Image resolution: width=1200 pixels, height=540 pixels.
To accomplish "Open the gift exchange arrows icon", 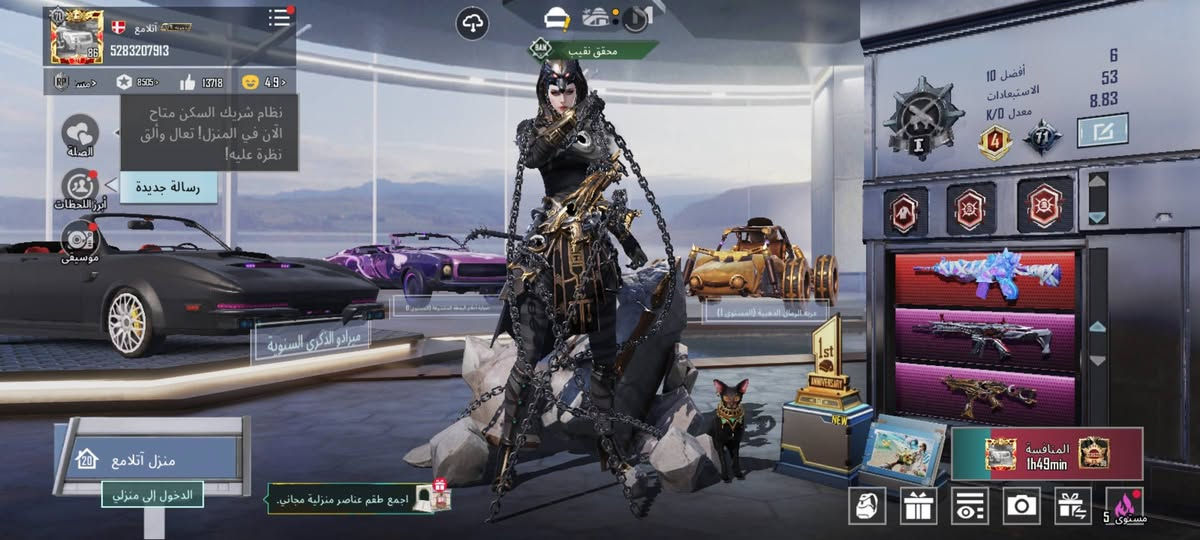I will 1073,505.
